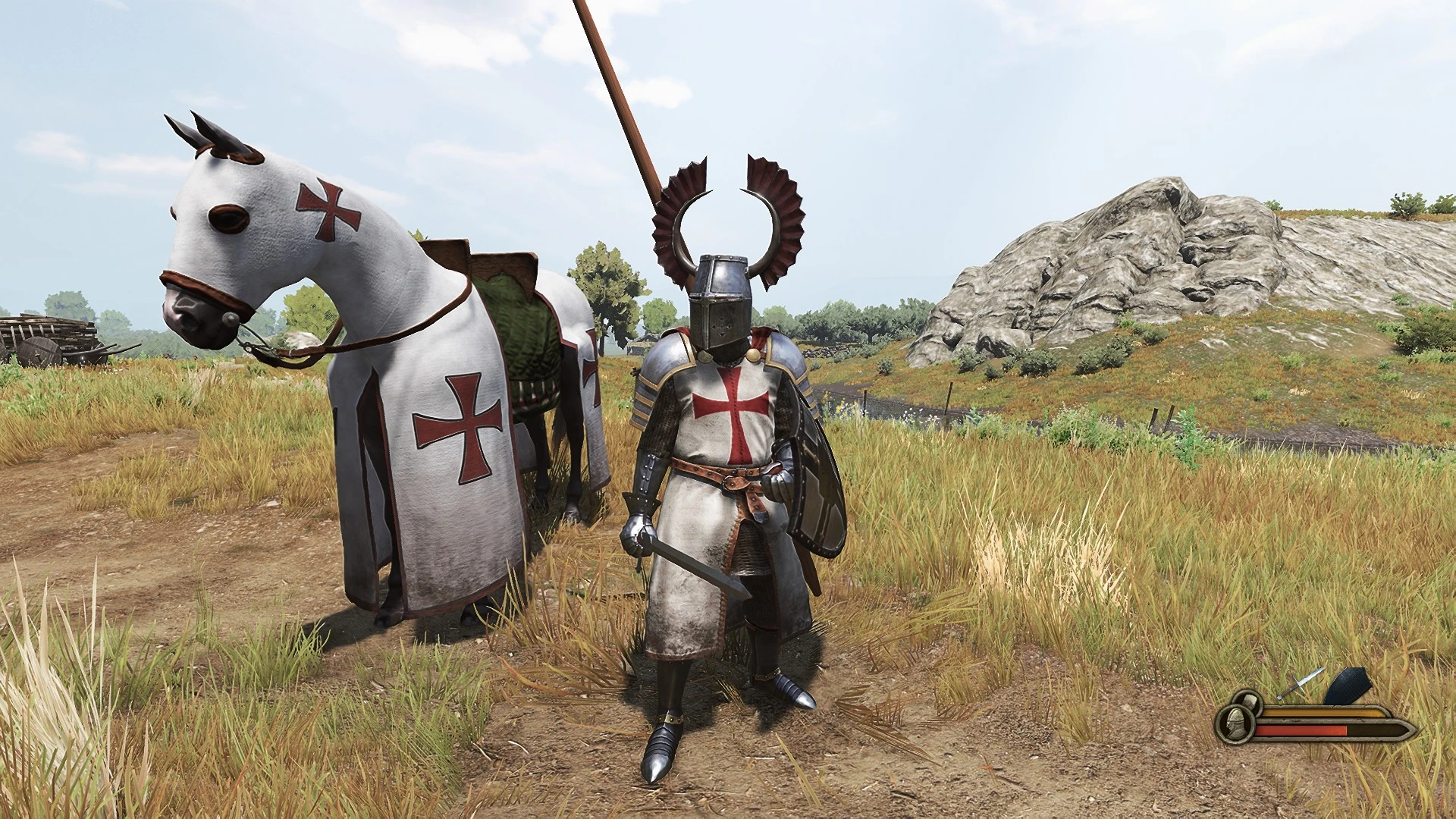Click the sword weapon indicator on the HUD
The width and height of the screenshot is (1456, 819).
click(1302, 682)
